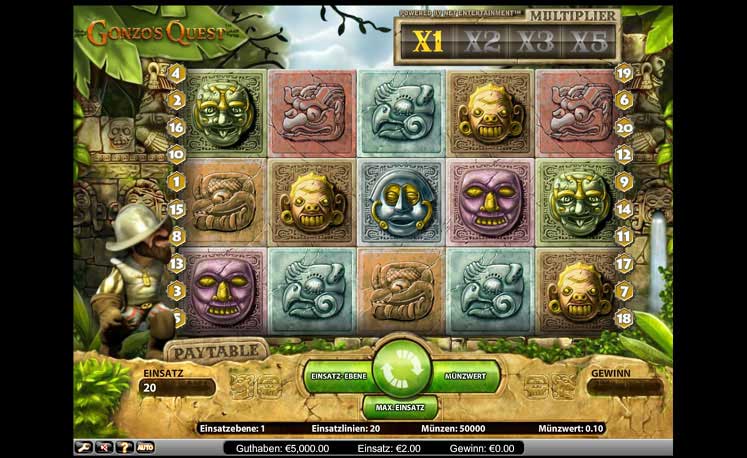Viewport: 747px width, 458px height.
Task: Spin the reels with the round green button
Action: click(397, 368)
